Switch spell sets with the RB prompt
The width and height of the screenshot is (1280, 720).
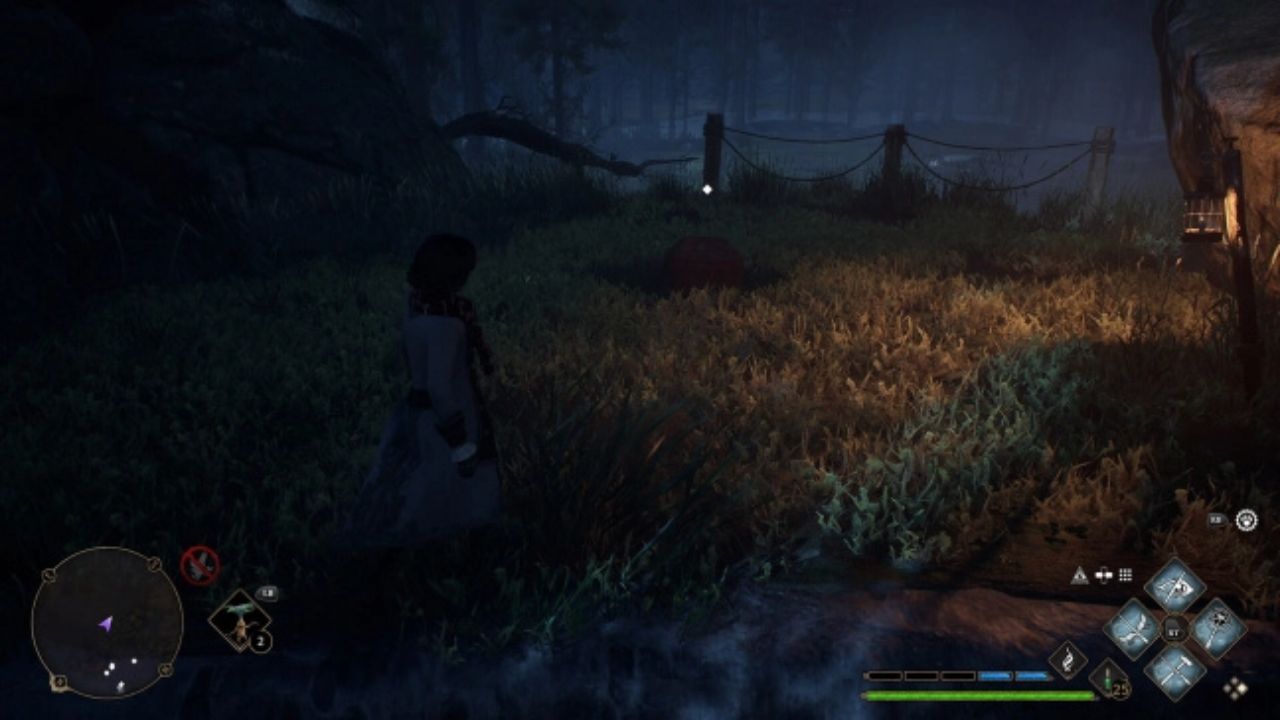coord(1217,518)
